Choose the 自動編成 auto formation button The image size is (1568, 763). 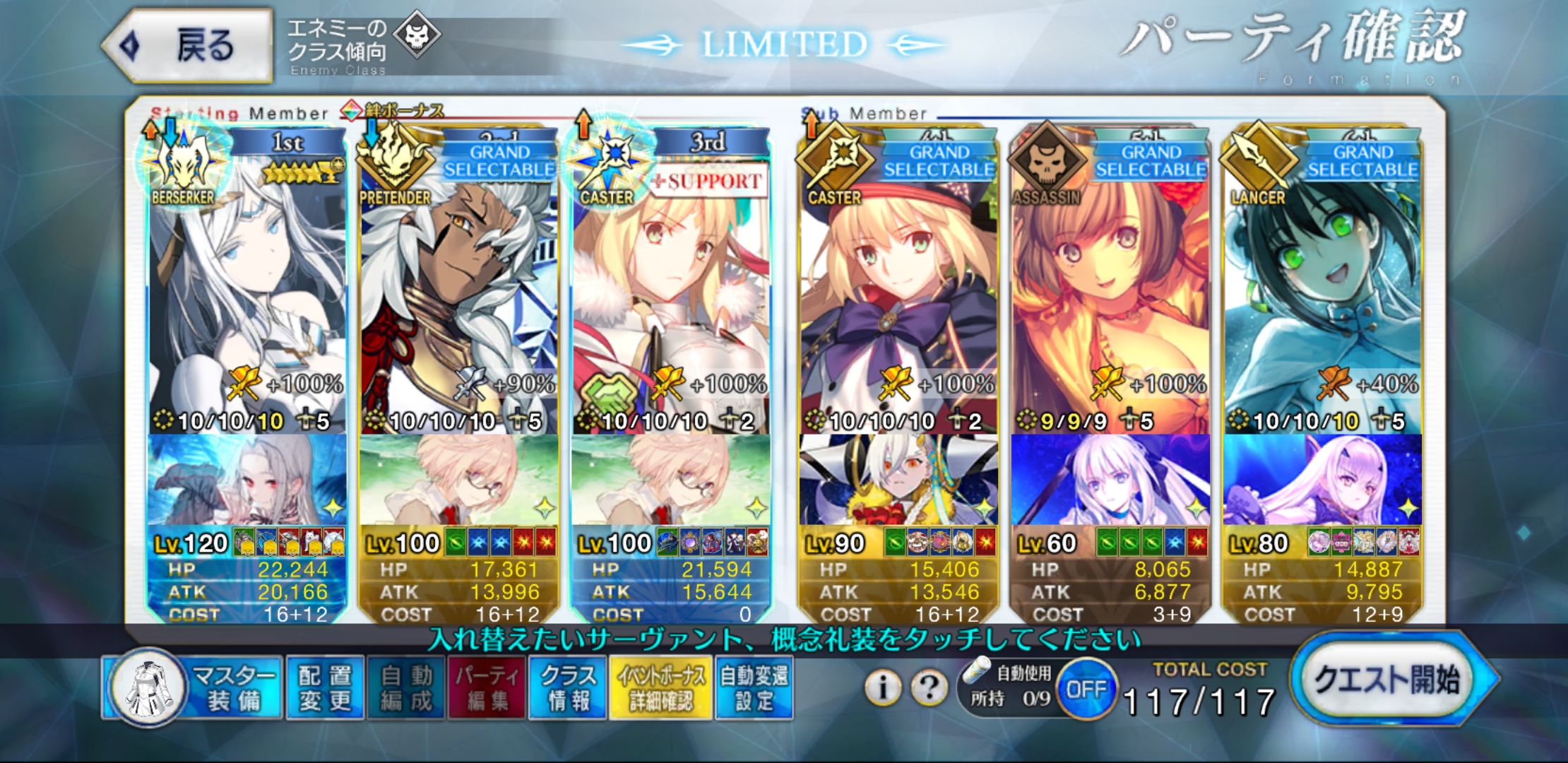click(x=405, y=688)
